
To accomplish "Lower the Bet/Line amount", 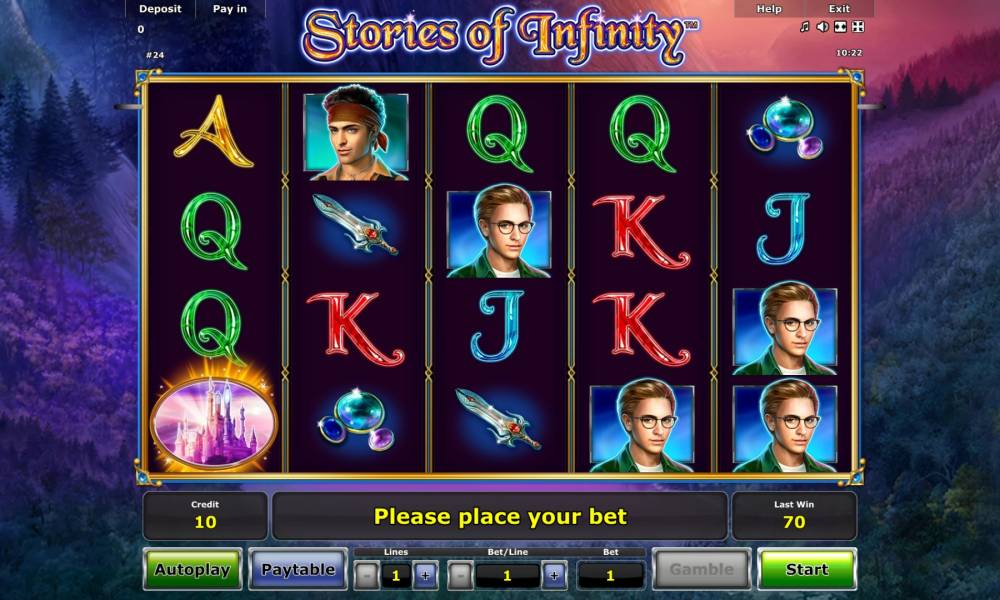I will point(460,576).
